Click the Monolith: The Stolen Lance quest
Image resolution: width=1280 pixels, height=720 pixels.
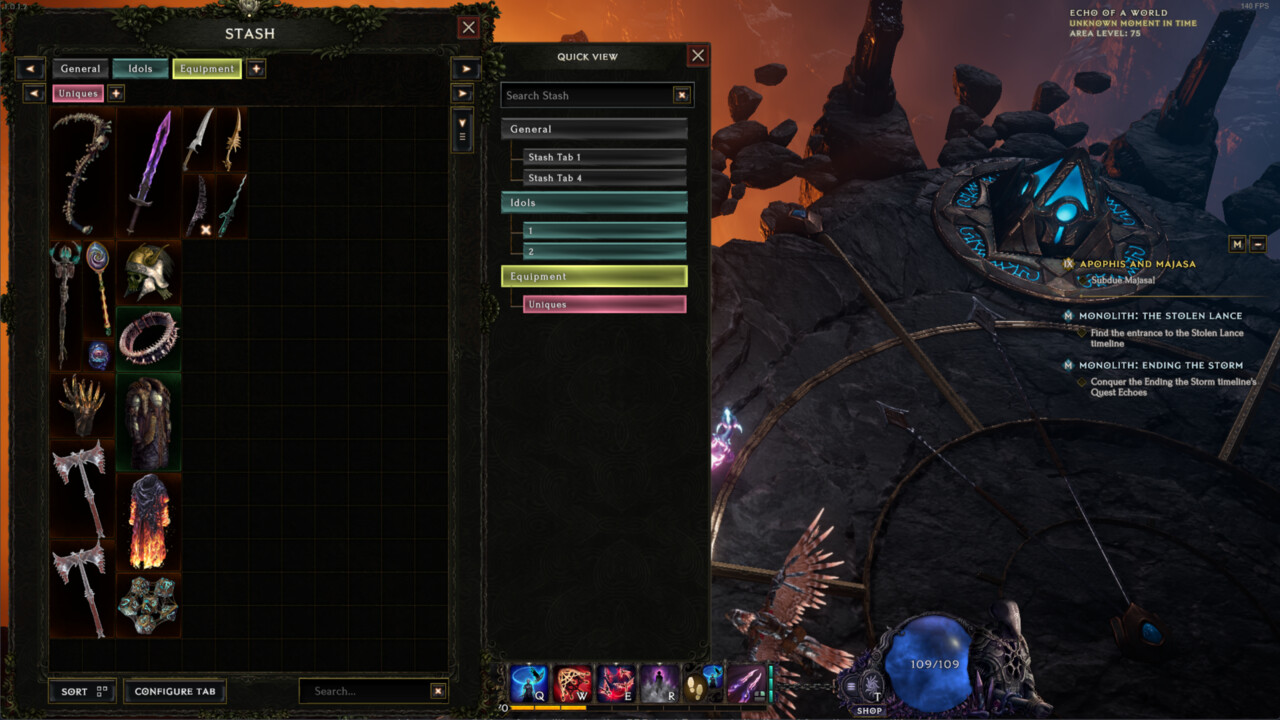tap(1160, 316)
